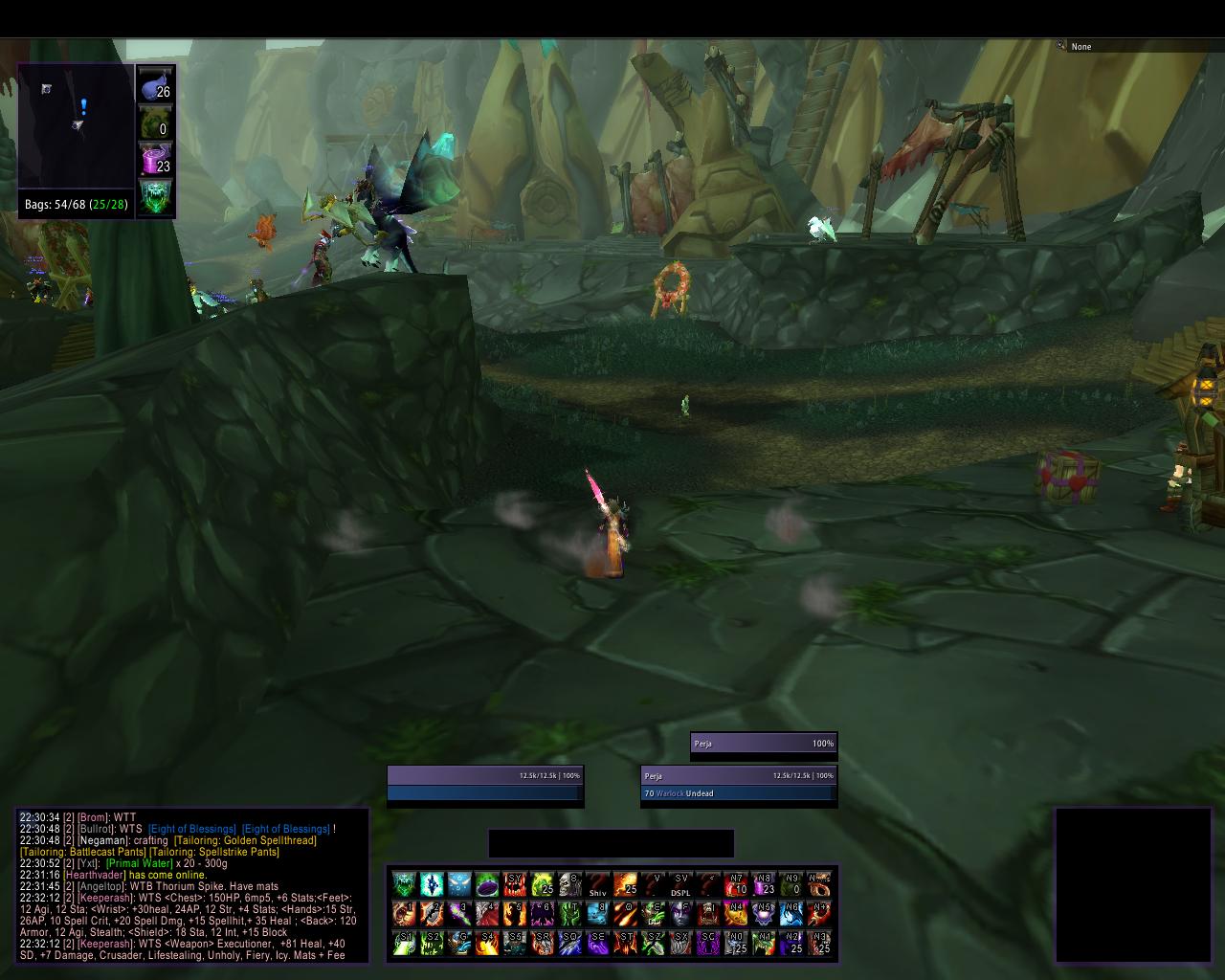Screen dimensions: 1225x980
Task: Activate the green demon-face icon beside the minimap
Action: [155, 197]
